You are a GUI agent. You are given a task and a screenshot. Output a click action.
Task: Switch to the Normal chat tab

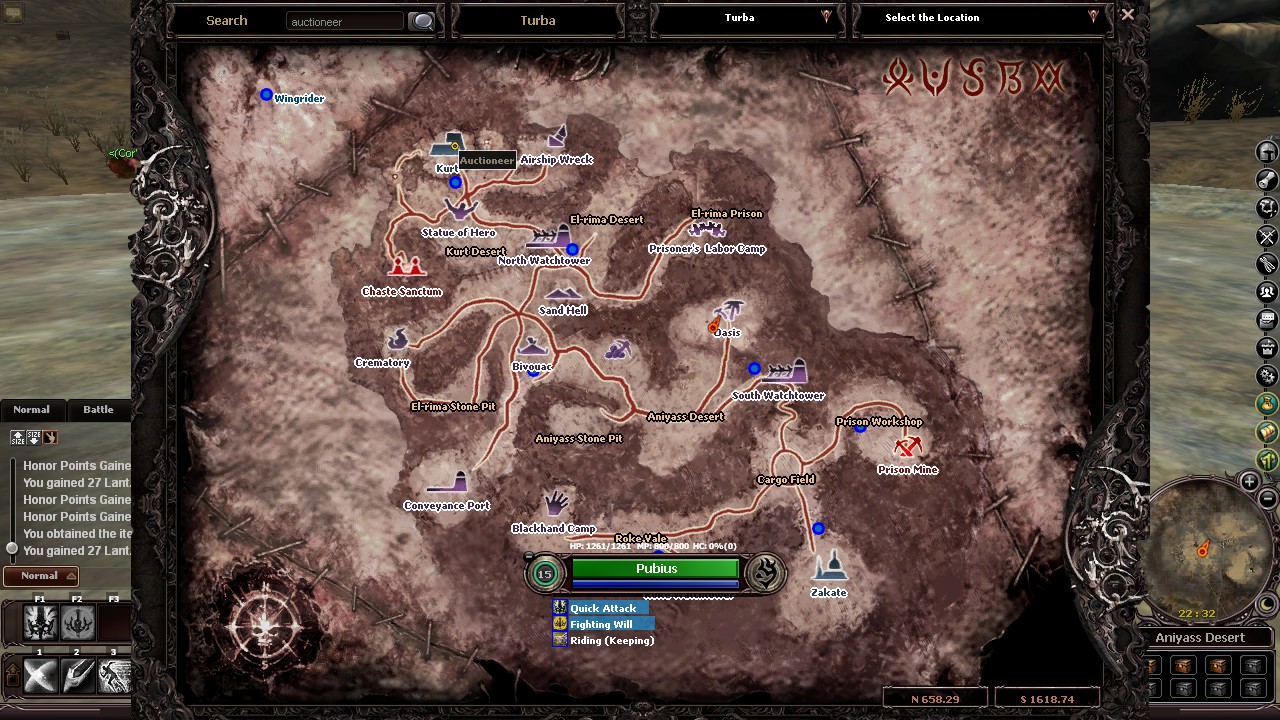[x=31, y=409]
